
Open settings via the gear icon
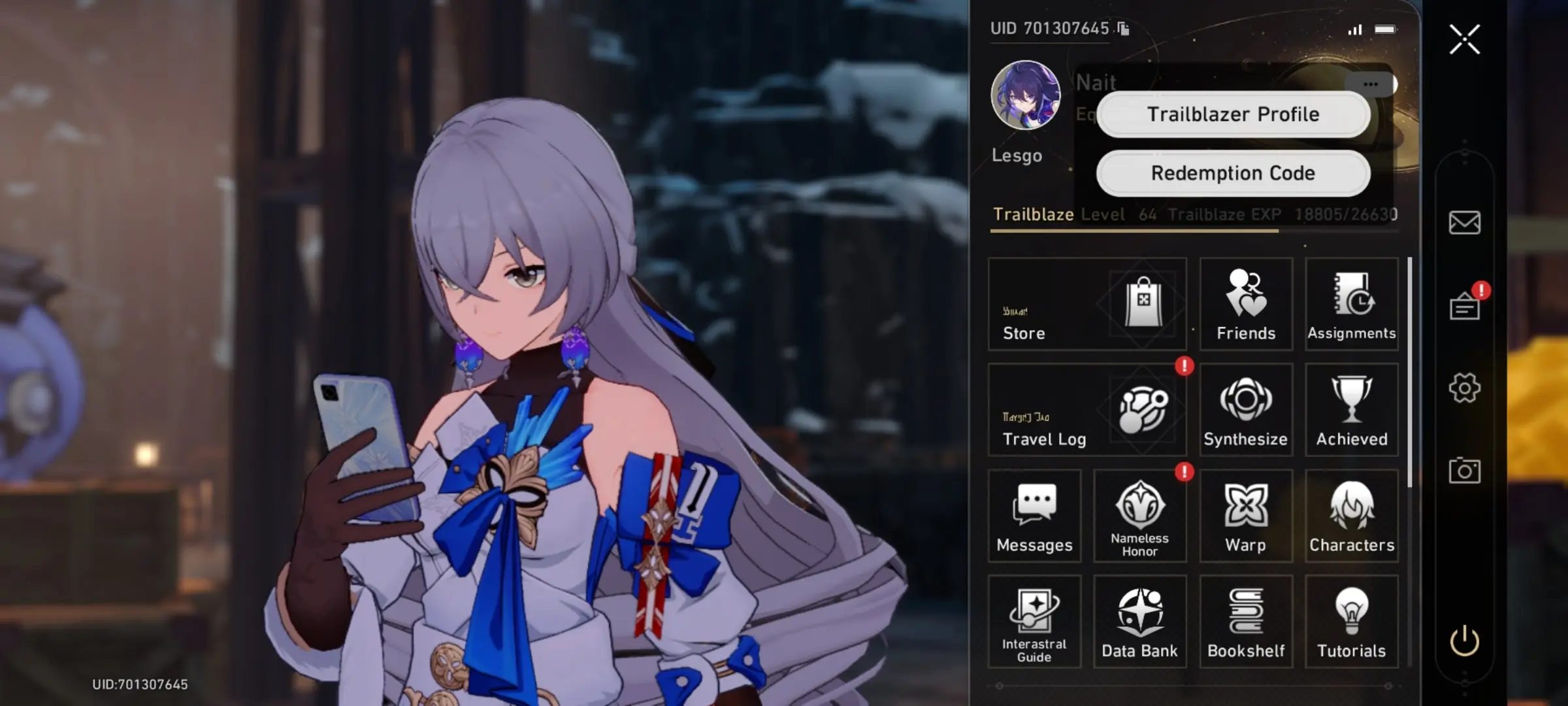(1464, 388)
